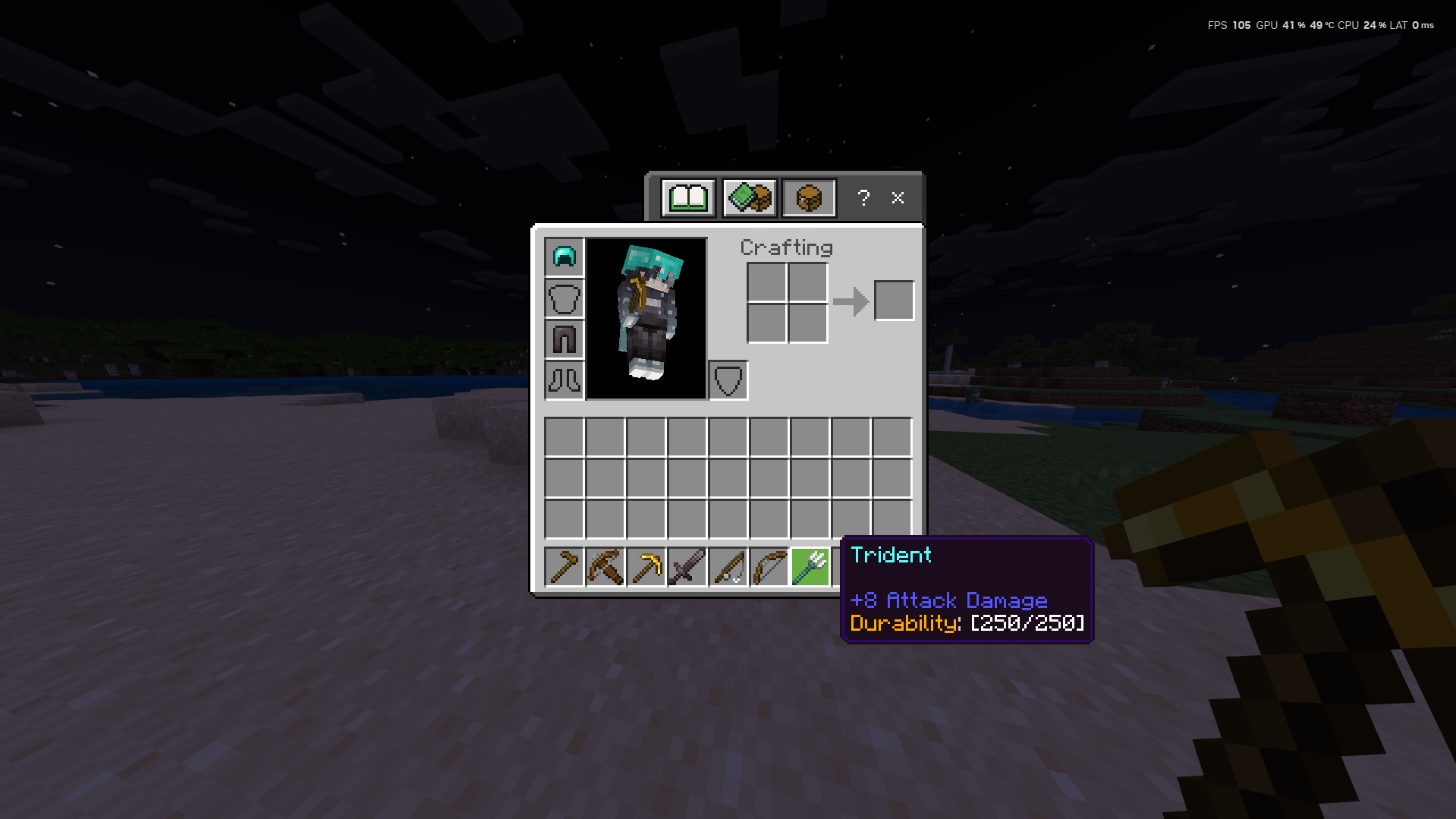
Task: Click the leggings armor slot
Action: pyautogui.click(x=563, y=340)
